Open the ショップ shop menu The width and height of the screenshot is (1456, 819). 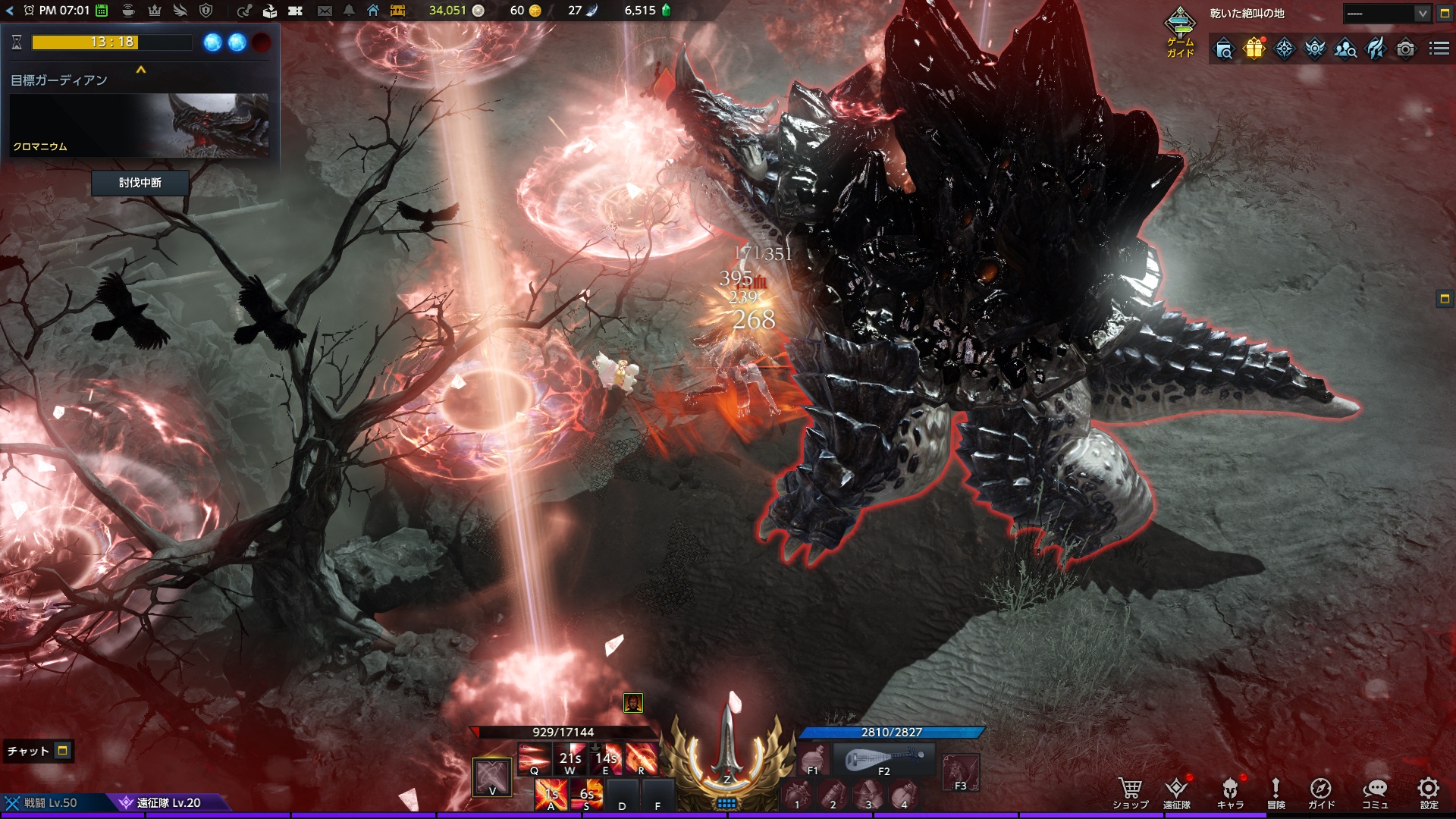pos(1130,792)
